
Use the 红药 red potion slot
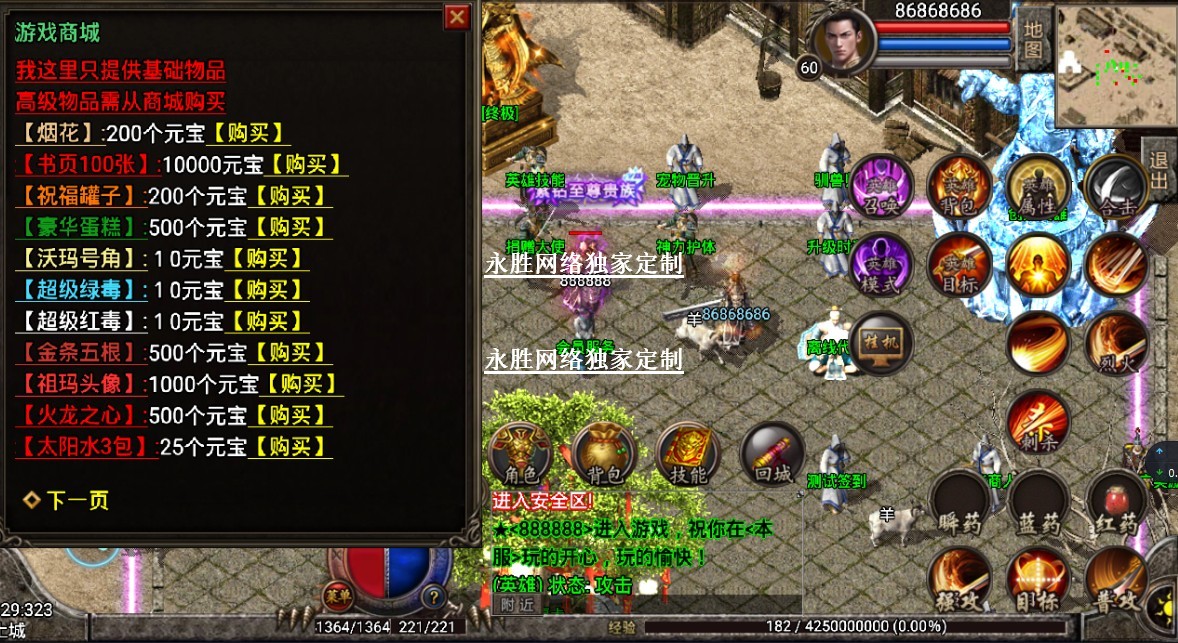click(x=1116, y=504)
